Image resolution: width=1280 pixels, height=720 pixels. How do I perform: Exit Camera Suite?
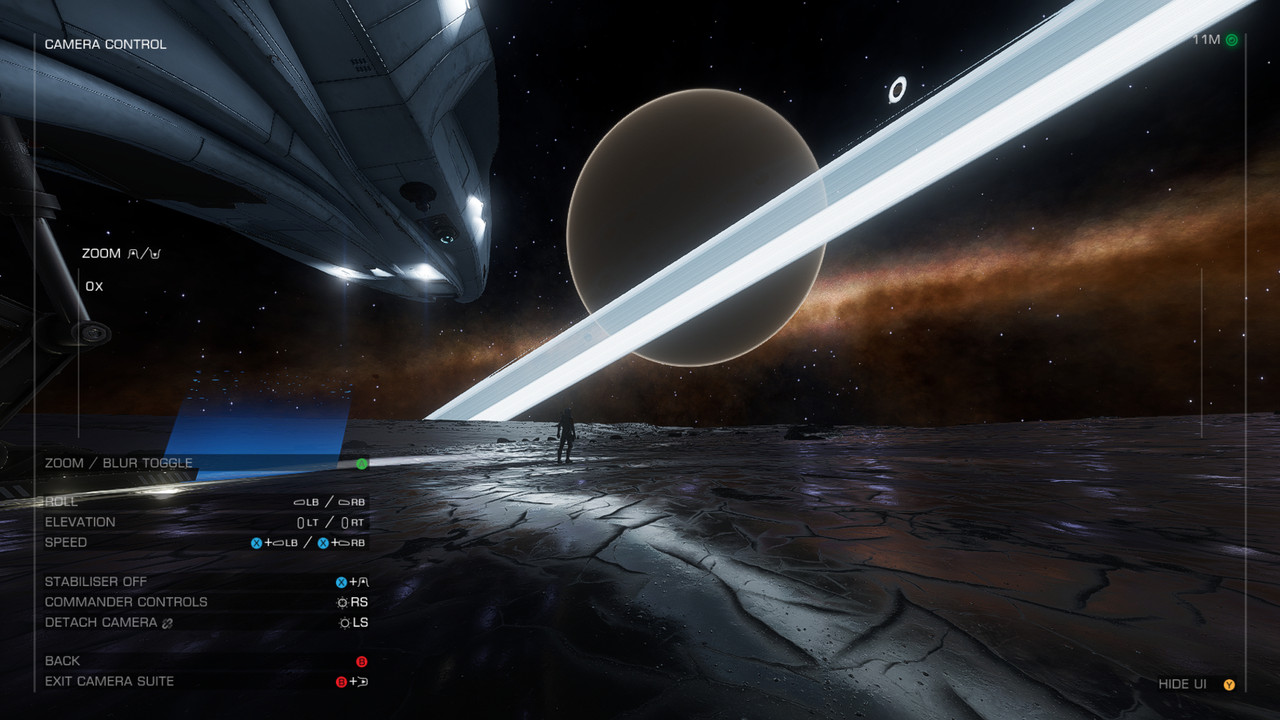pos(110,681)
